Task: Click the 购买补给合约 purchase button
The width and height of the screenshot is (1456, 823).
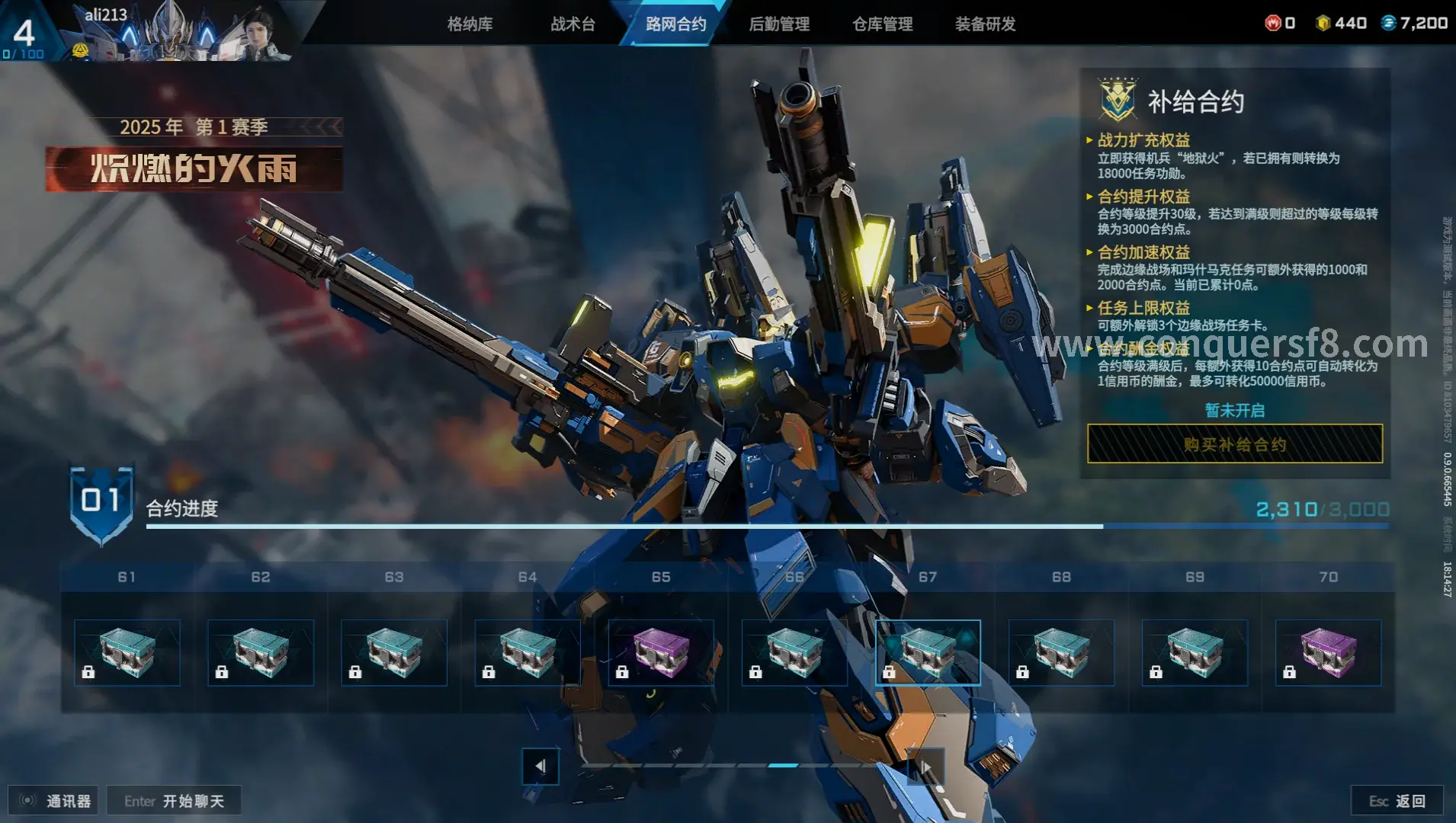Action: pos(1234,444)
